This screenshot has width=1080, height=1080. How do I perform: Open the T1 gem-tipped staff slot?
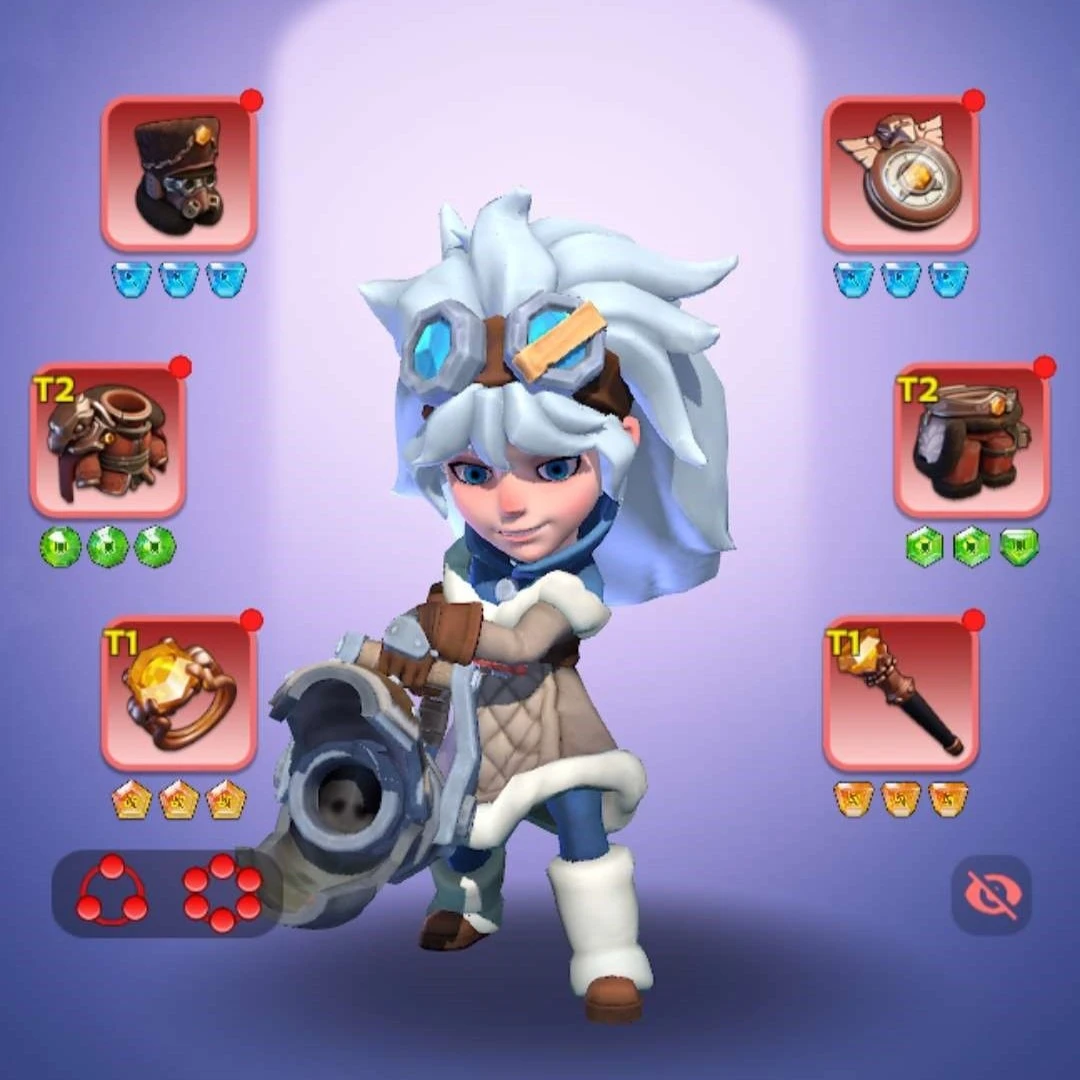pyautogui.click(x=901, y=694)
